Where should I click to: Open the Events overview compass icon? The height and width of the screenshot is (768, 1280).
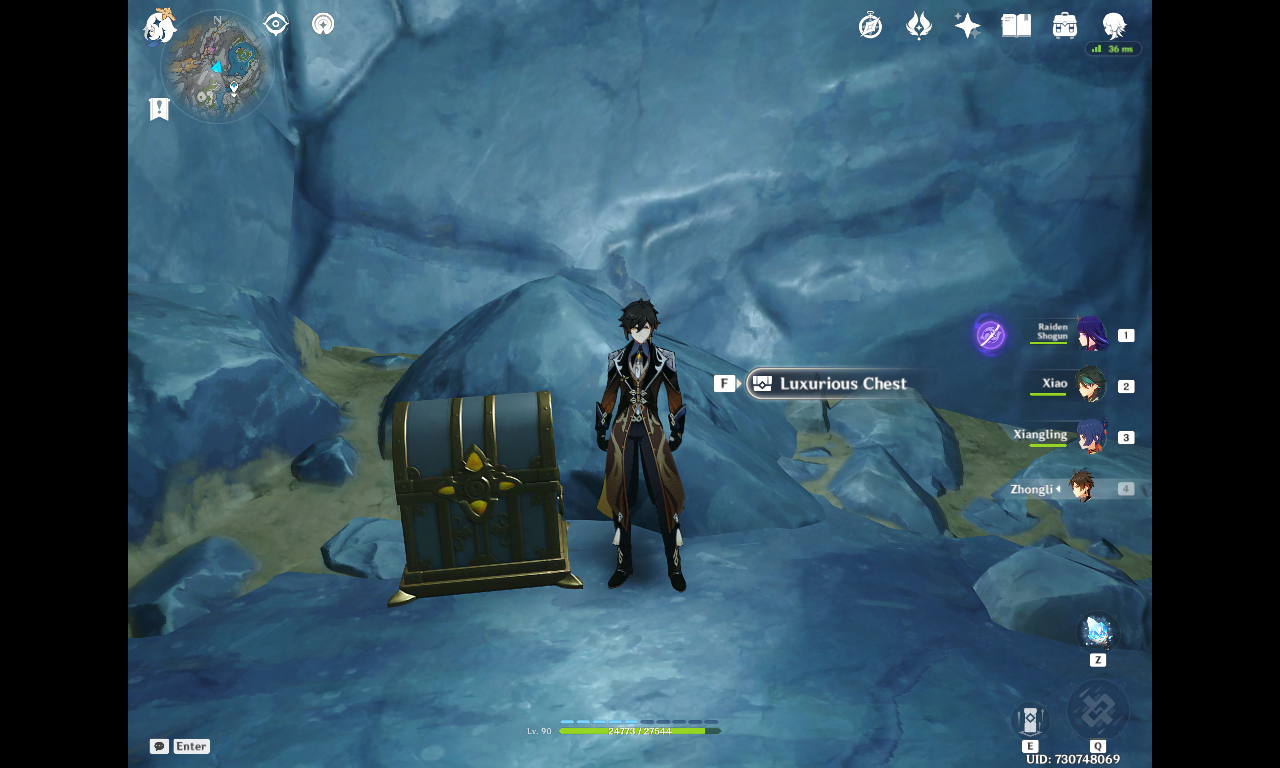coord(869,25)
